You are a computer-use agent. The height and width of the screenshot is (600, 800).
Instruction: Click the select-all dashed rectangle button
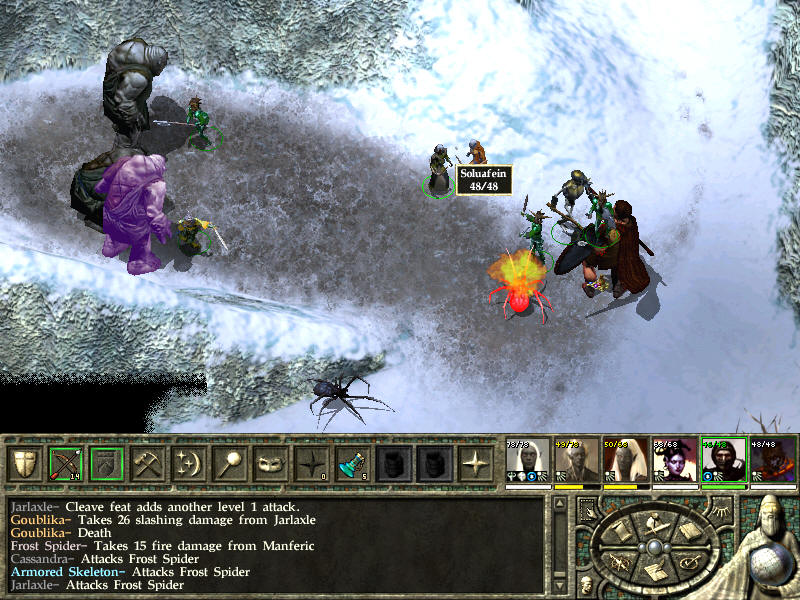pyautogui.click(x=586, y=511)
